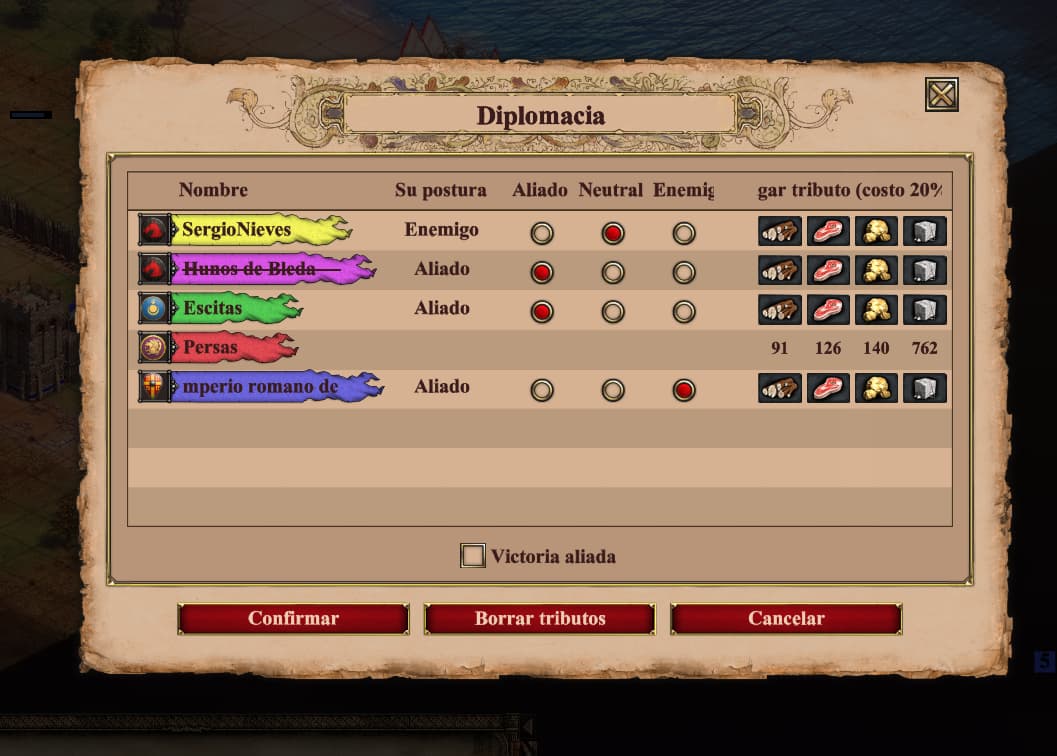Image resolution: width=1057 pixels, height=756 pixels.
Task: Set SergioNieves to Aliado
Action: pos(542,233)
